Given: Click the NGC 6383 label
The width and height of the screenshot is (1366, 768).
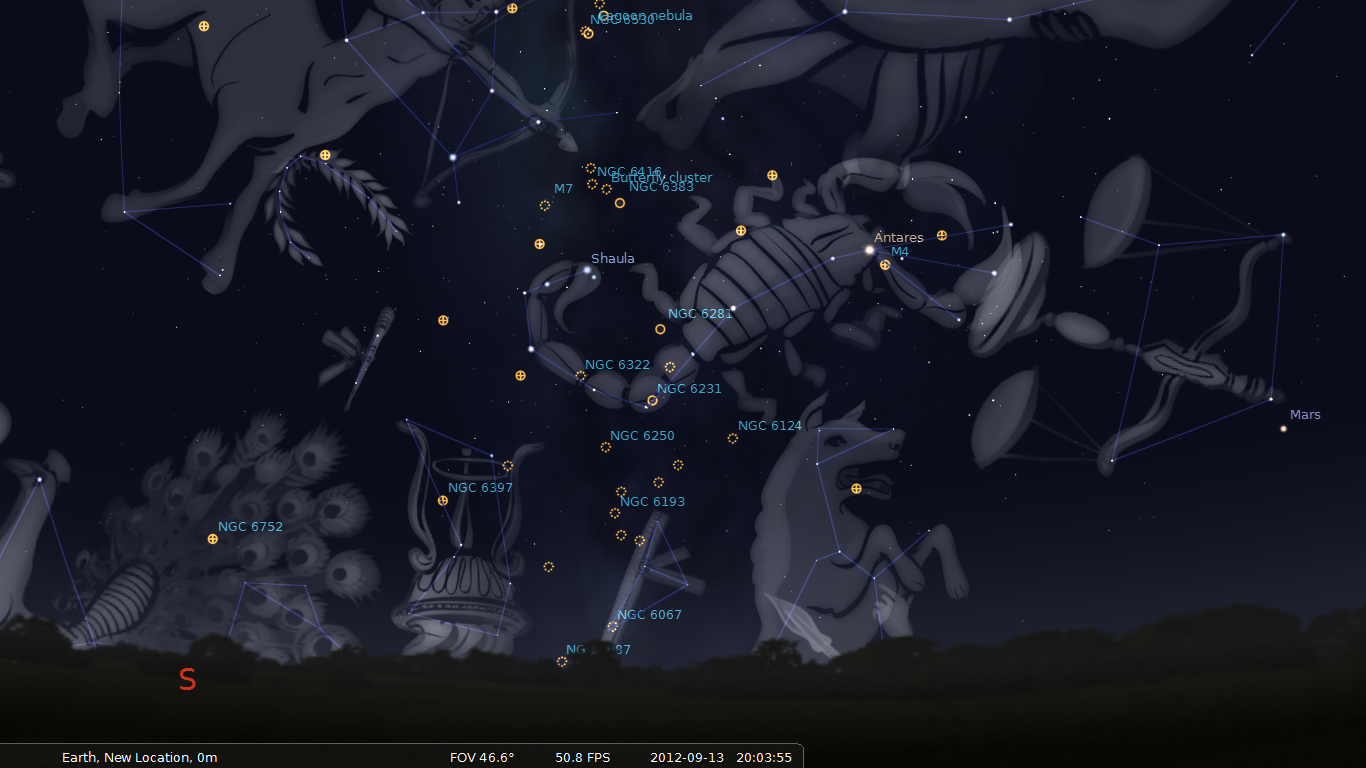Looking at the screenshot, I should pyautogui.click(x=661, y=187).
